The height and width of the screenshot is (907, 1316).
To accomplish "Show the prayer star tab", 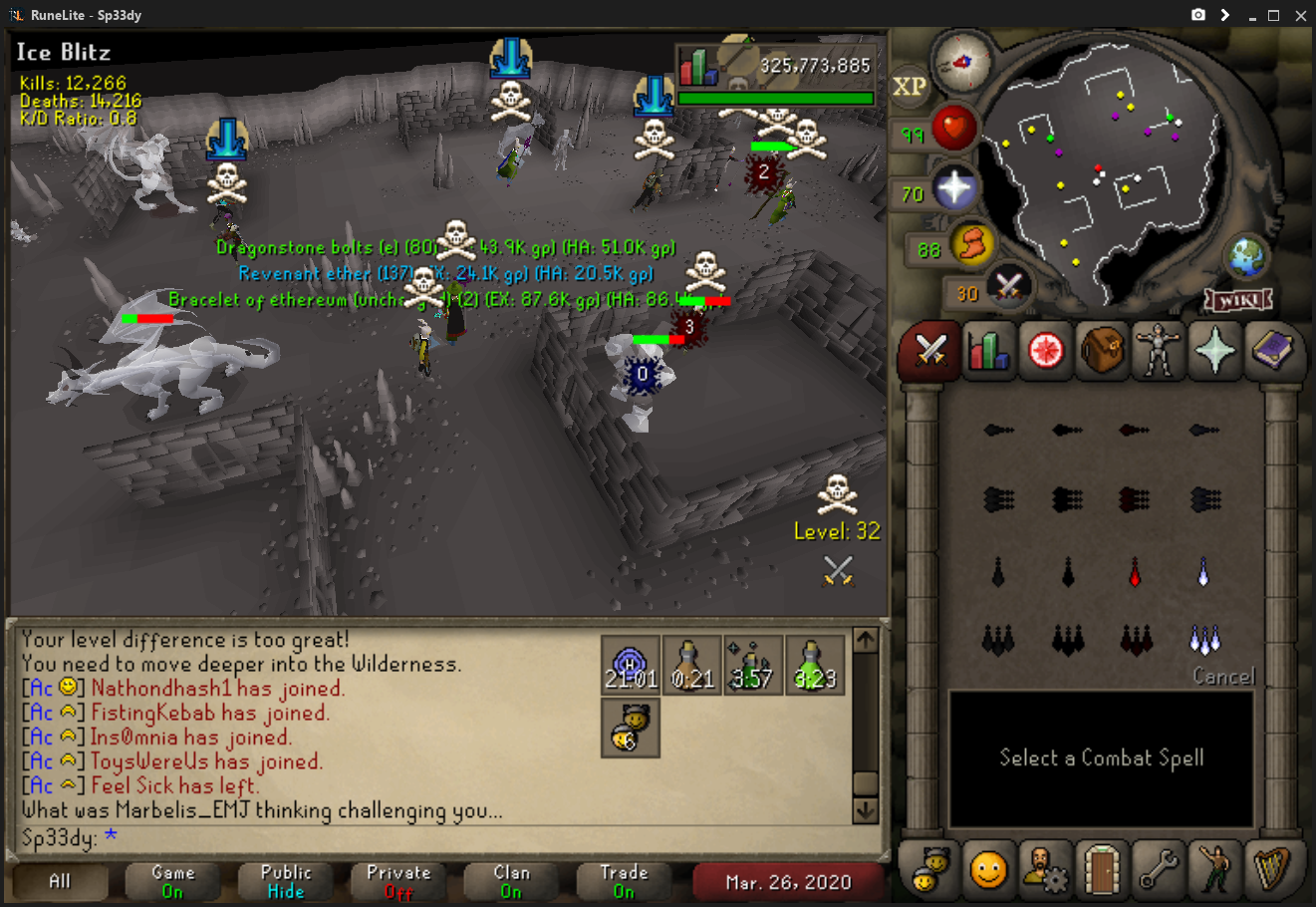I will point(1215,351).
